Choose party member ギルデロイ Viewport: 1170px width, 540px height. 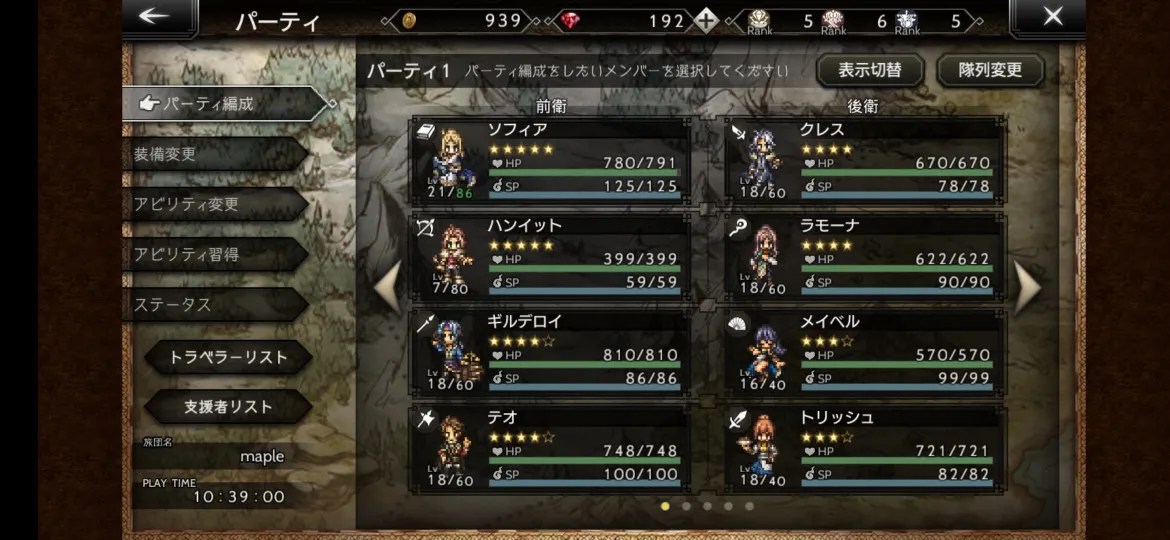point(550,352)
